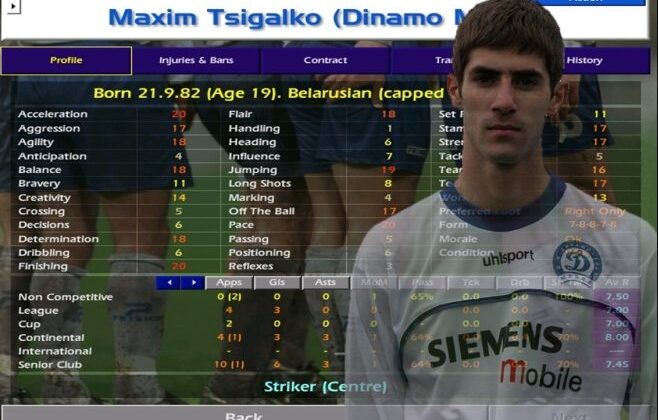Click the Av R column header
Screen dimensions: 658x420
click(x=617, y=283)
